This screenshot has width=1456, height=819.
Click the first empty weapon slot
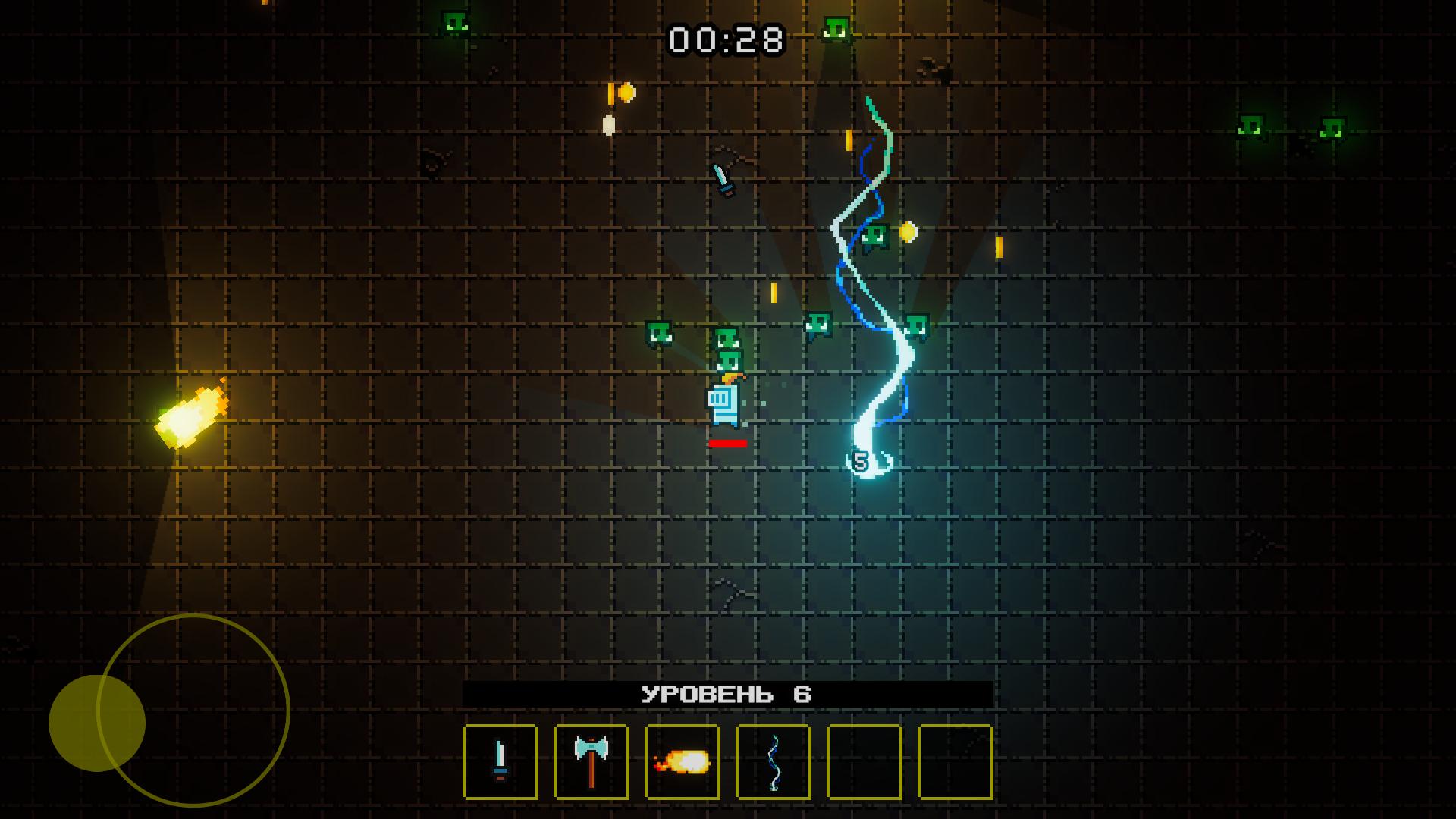[863, 762]
